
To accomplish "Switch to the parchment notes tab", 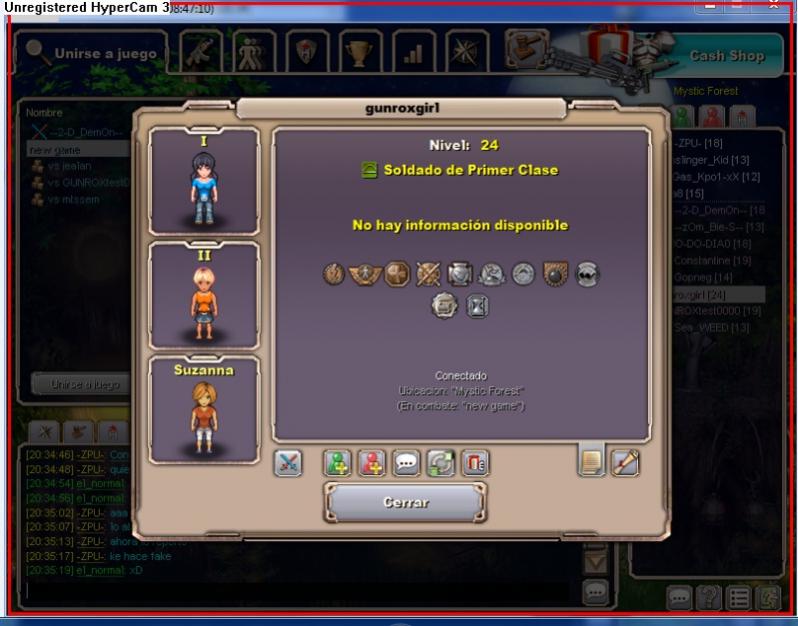I will point(592,462).
